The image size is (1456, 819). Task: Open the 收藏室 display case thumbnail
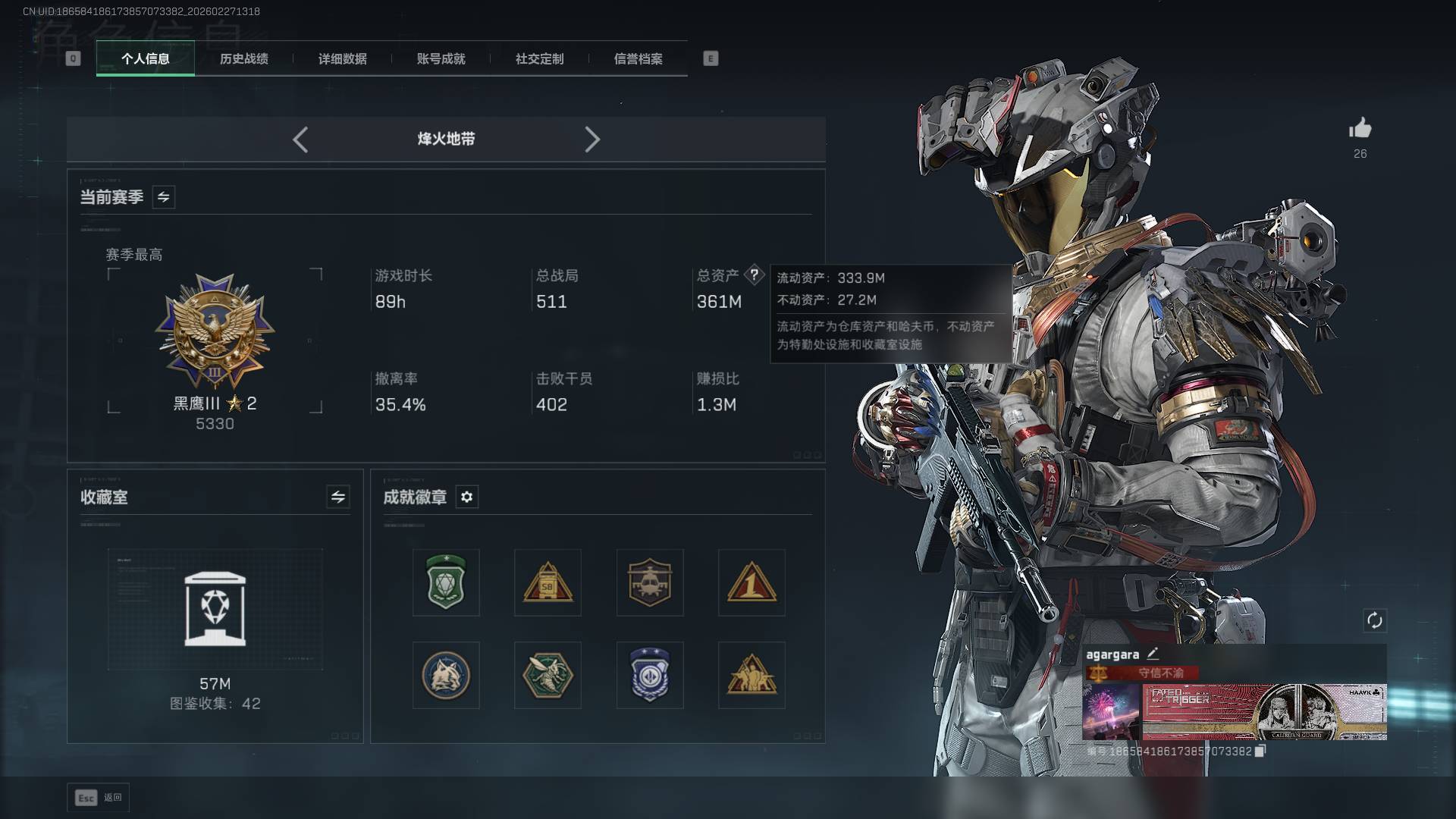pyautogui.click(x=215, y=610)
